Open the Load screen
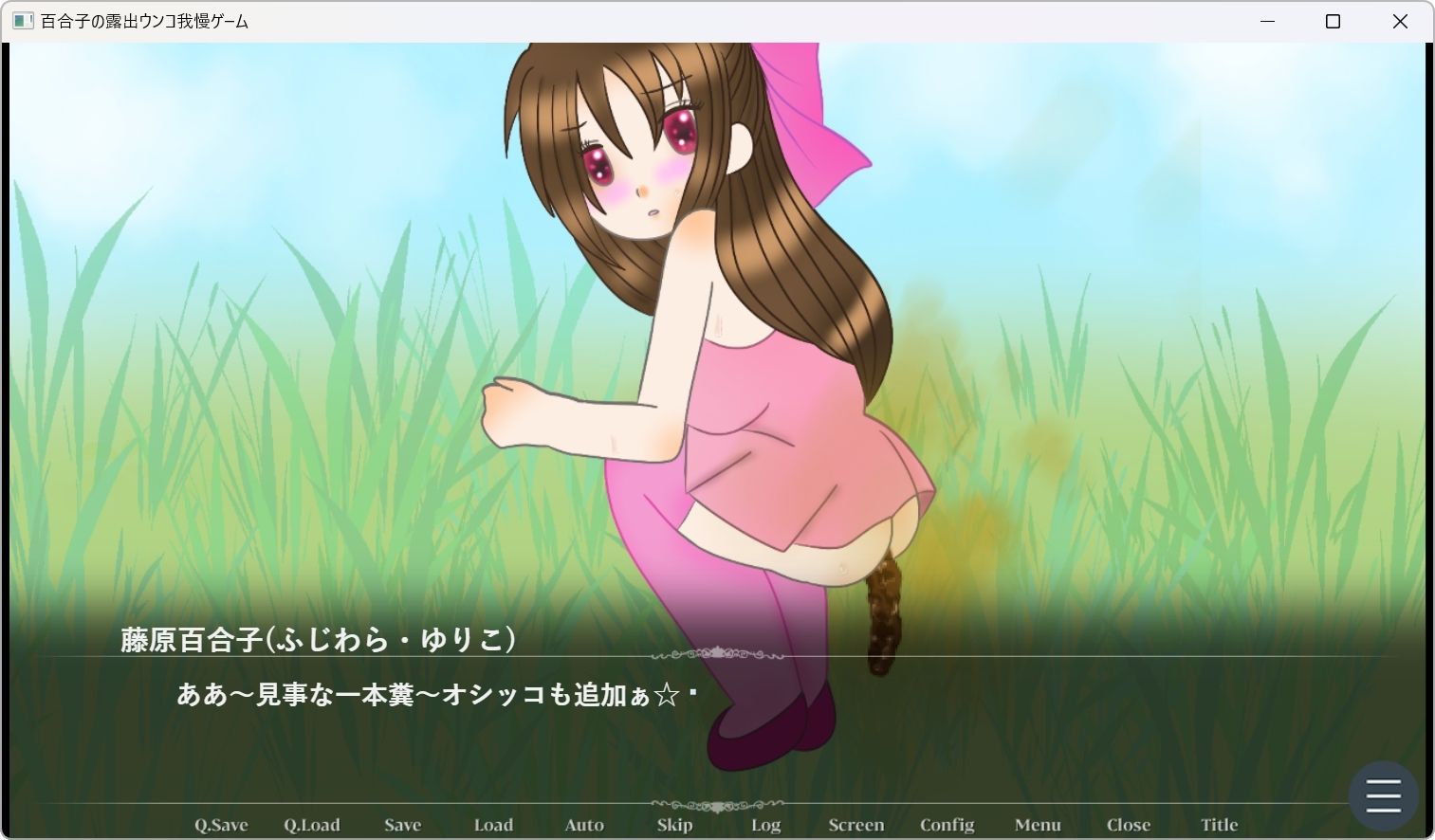1435x840 pixels. pos(492,824)
